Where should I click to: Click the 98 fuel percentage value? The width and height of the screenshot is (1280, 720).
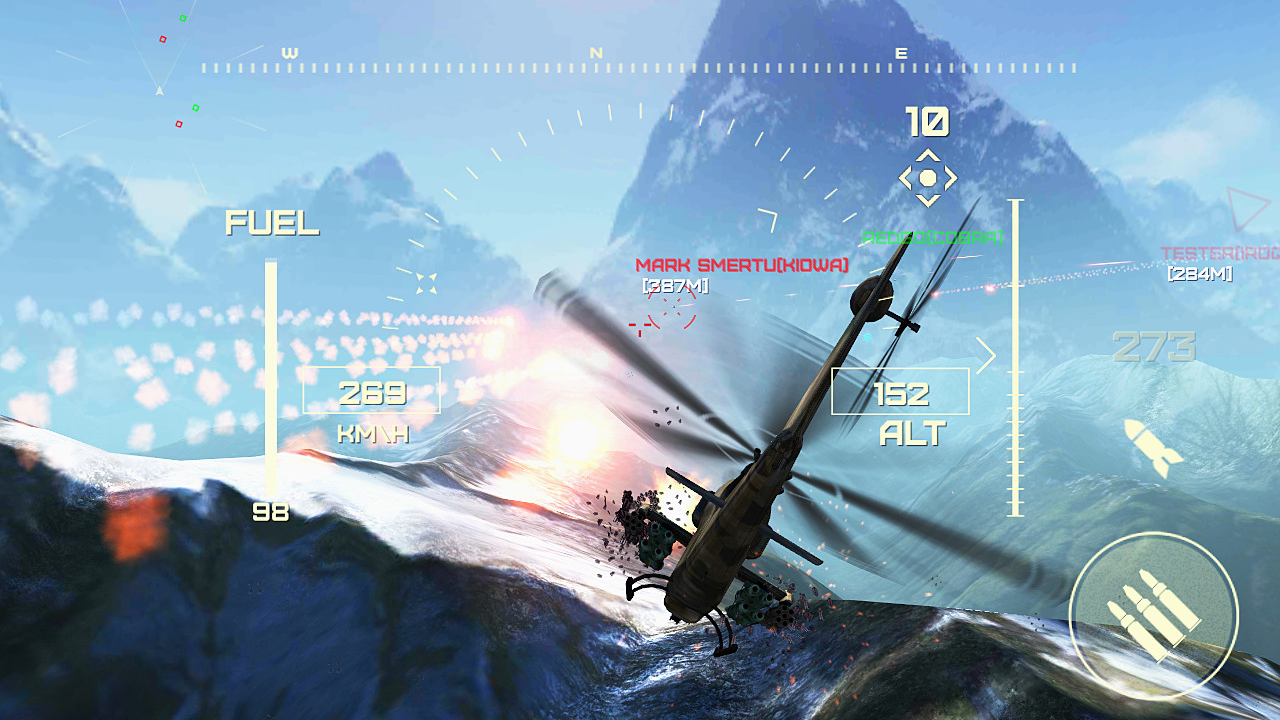click(271, 513)
